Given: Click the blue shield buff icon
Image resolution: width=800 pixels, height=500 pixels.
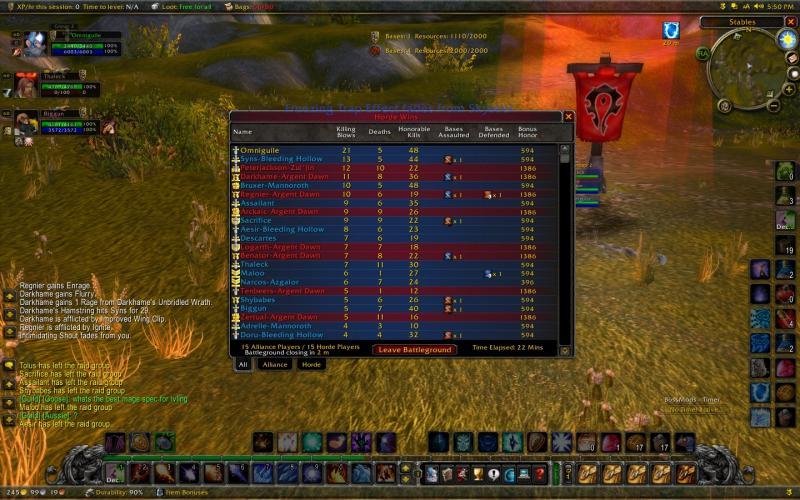Looking at the screenshot, I should point(670,30).
